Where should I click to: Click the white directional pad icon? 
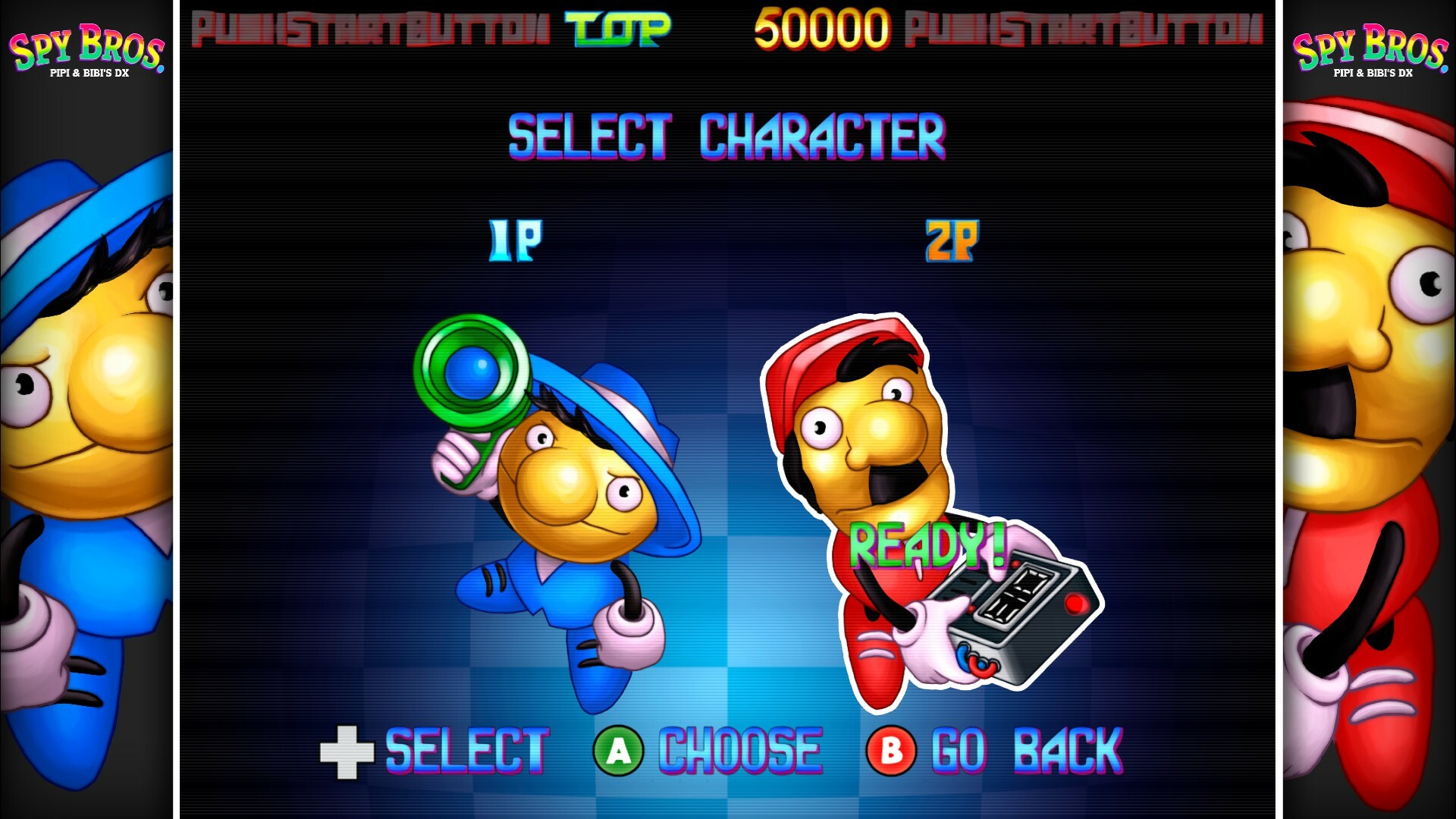tap(348, 751)
